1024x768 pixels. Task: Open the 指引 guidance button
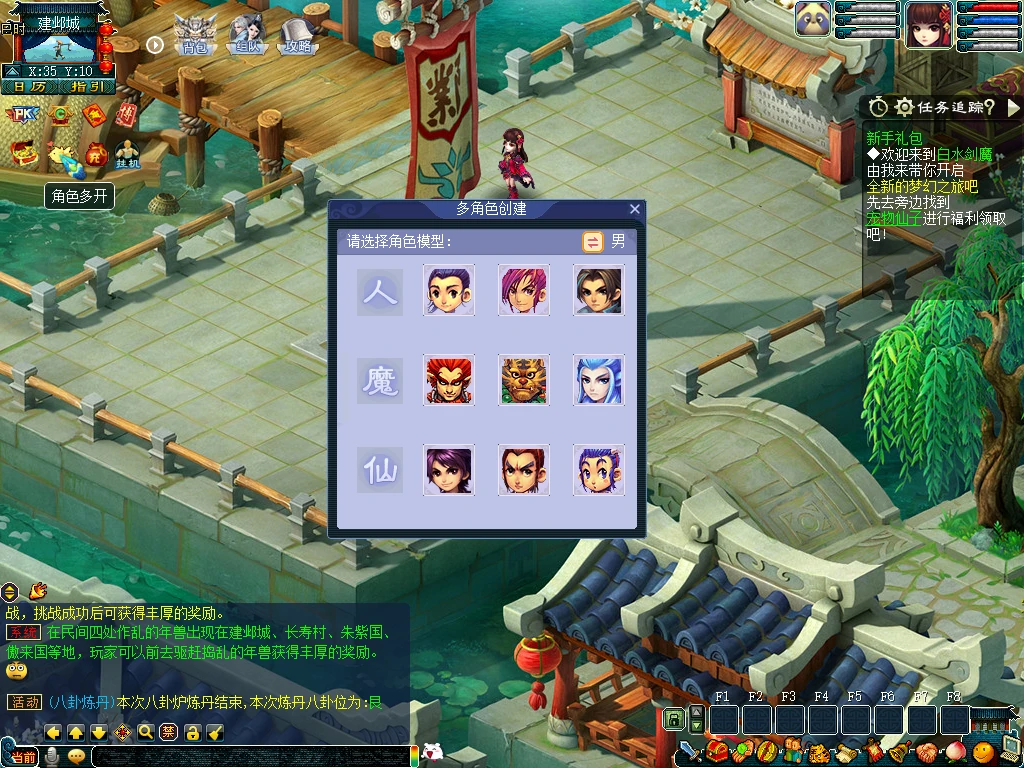click(x=86, y=87)
